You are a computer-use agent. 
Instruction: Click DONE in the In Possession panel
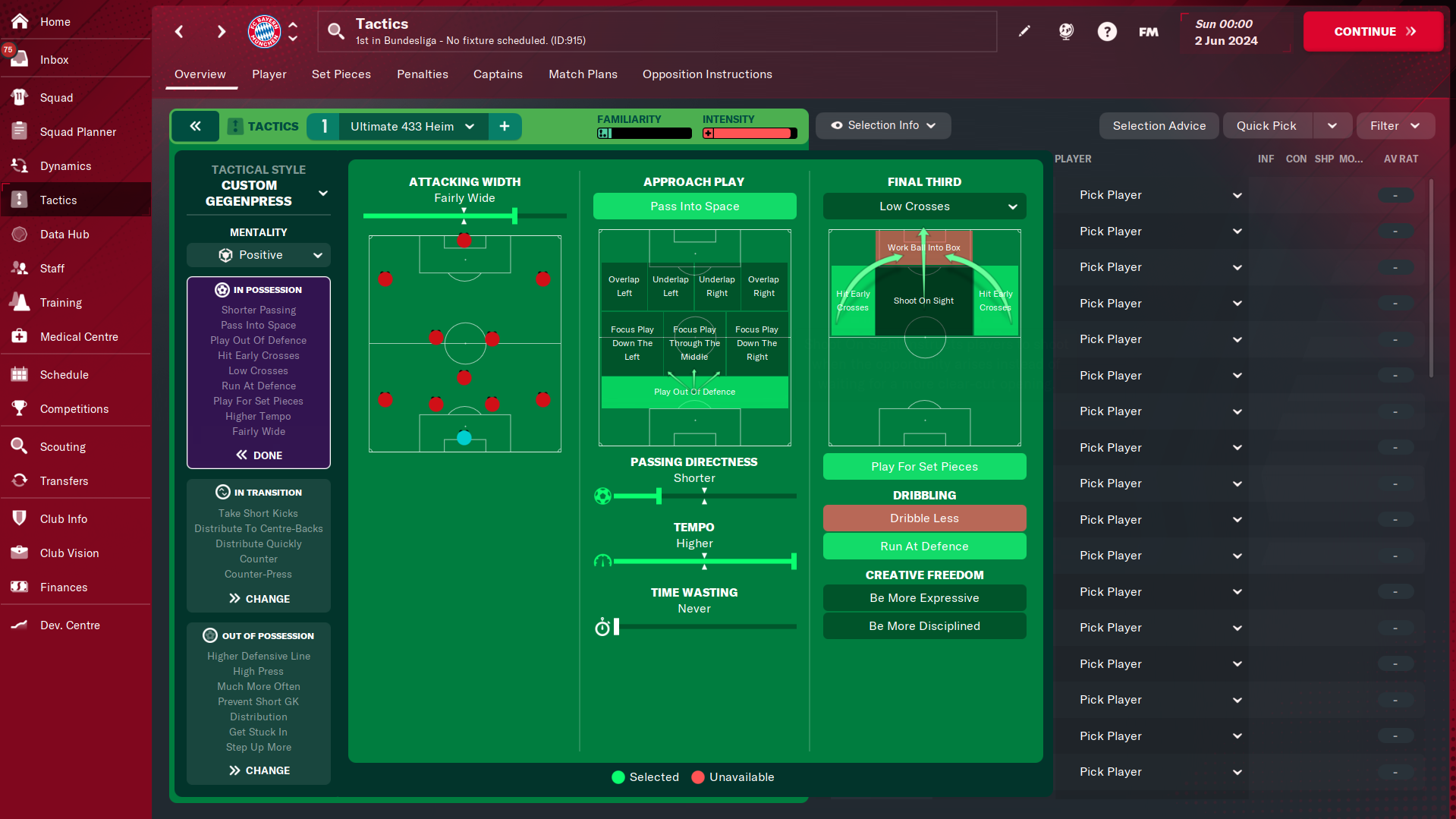pos(259,455)
